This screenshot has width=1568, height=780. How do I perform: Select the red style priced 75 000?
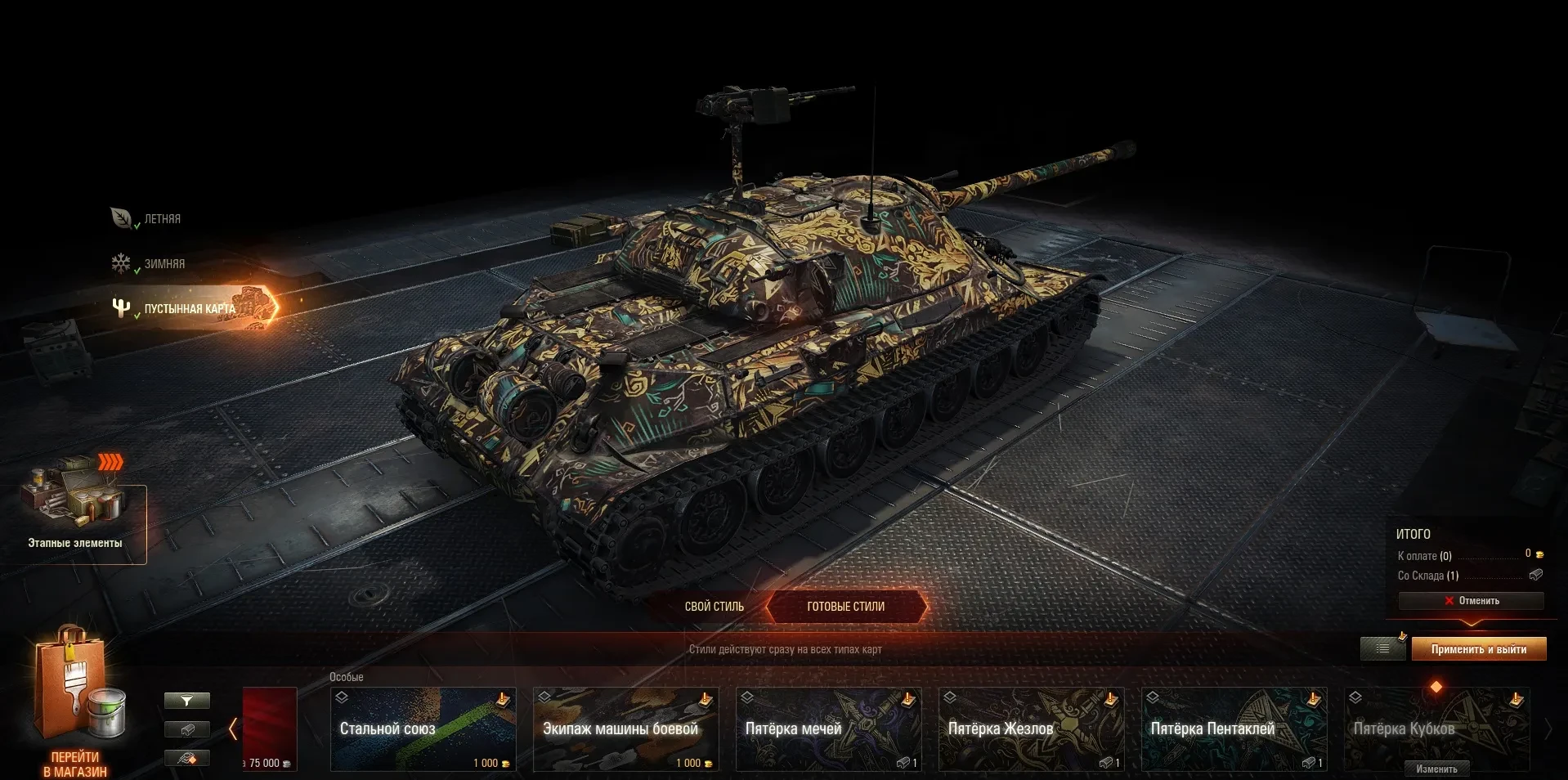270,728
